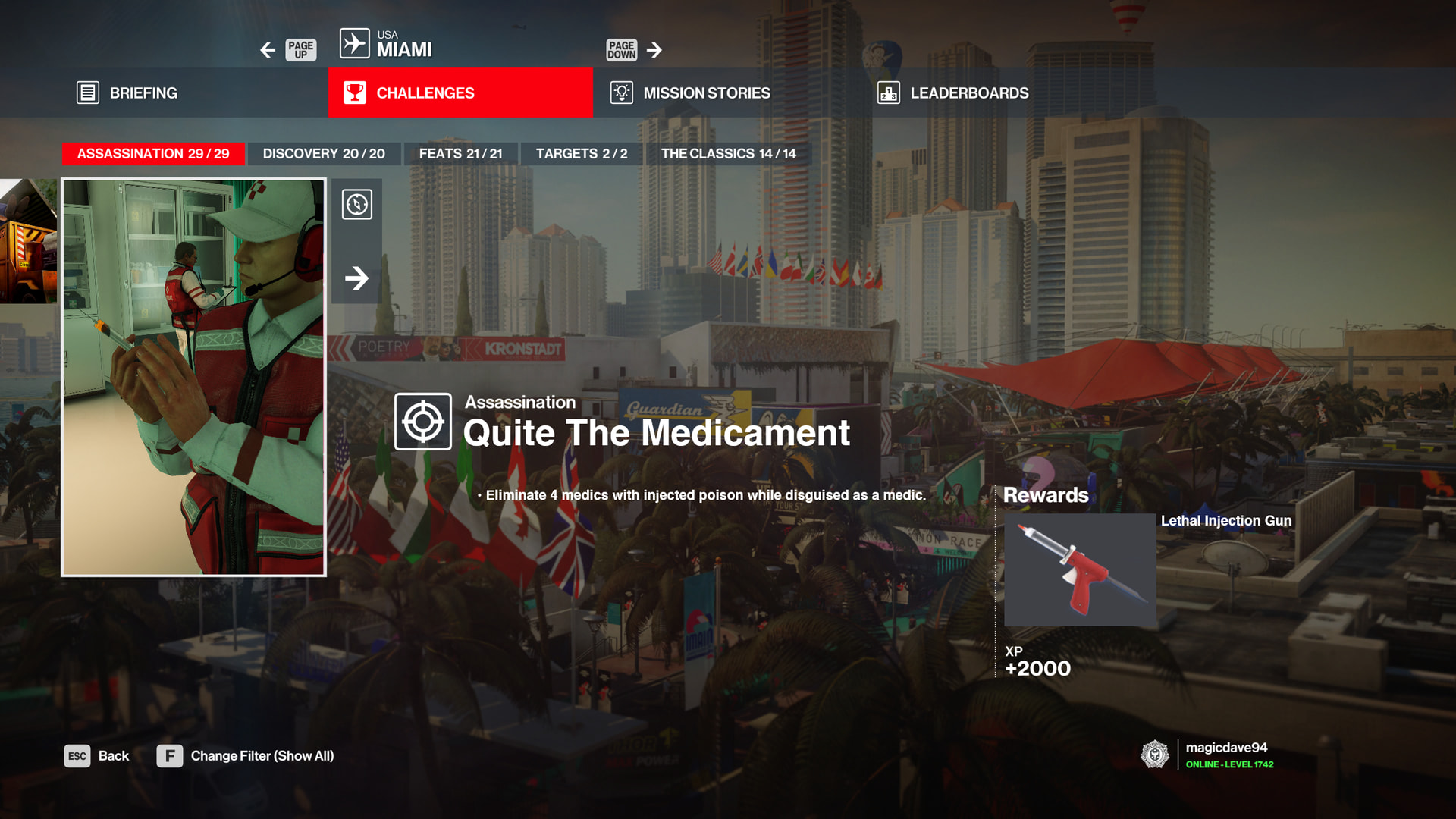Change Filter (Show All) option
The width and height of the screenshot is (1456, 819).
pos(245,756)
